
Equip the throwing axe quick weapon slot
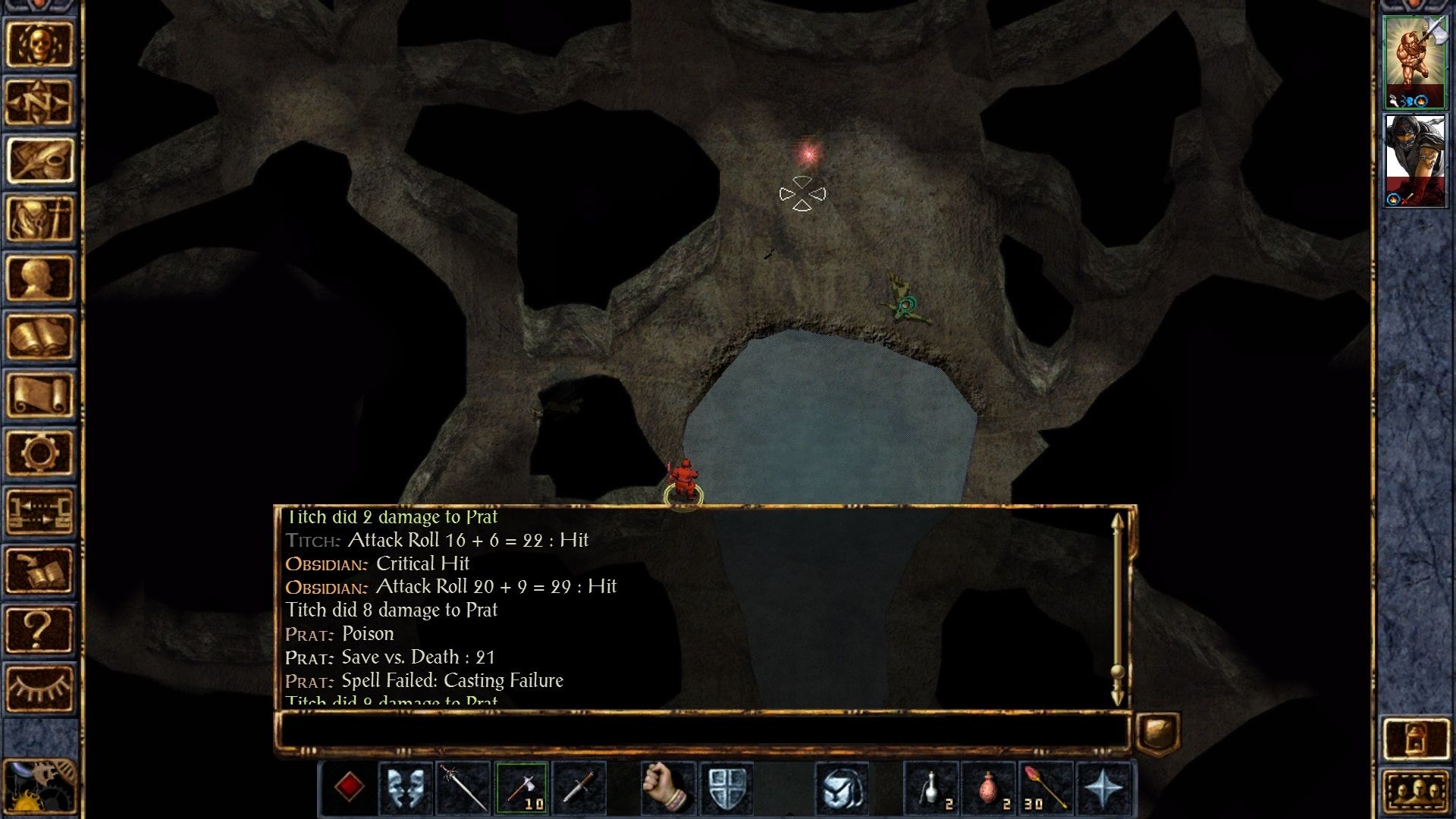click(x=522, y=788)
